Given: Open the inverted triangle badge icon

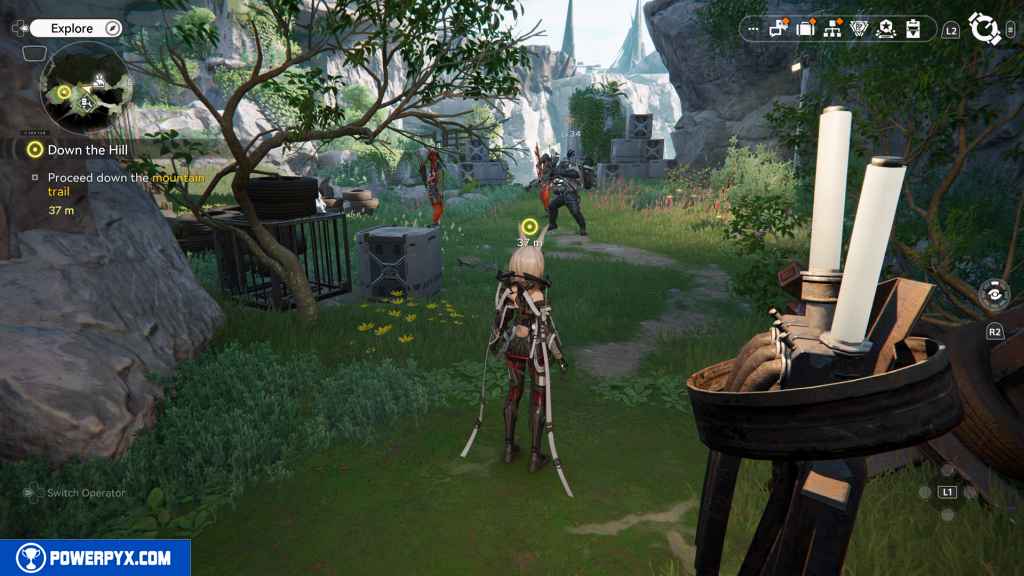Looking at the screenshot, I should pos(858,29).
